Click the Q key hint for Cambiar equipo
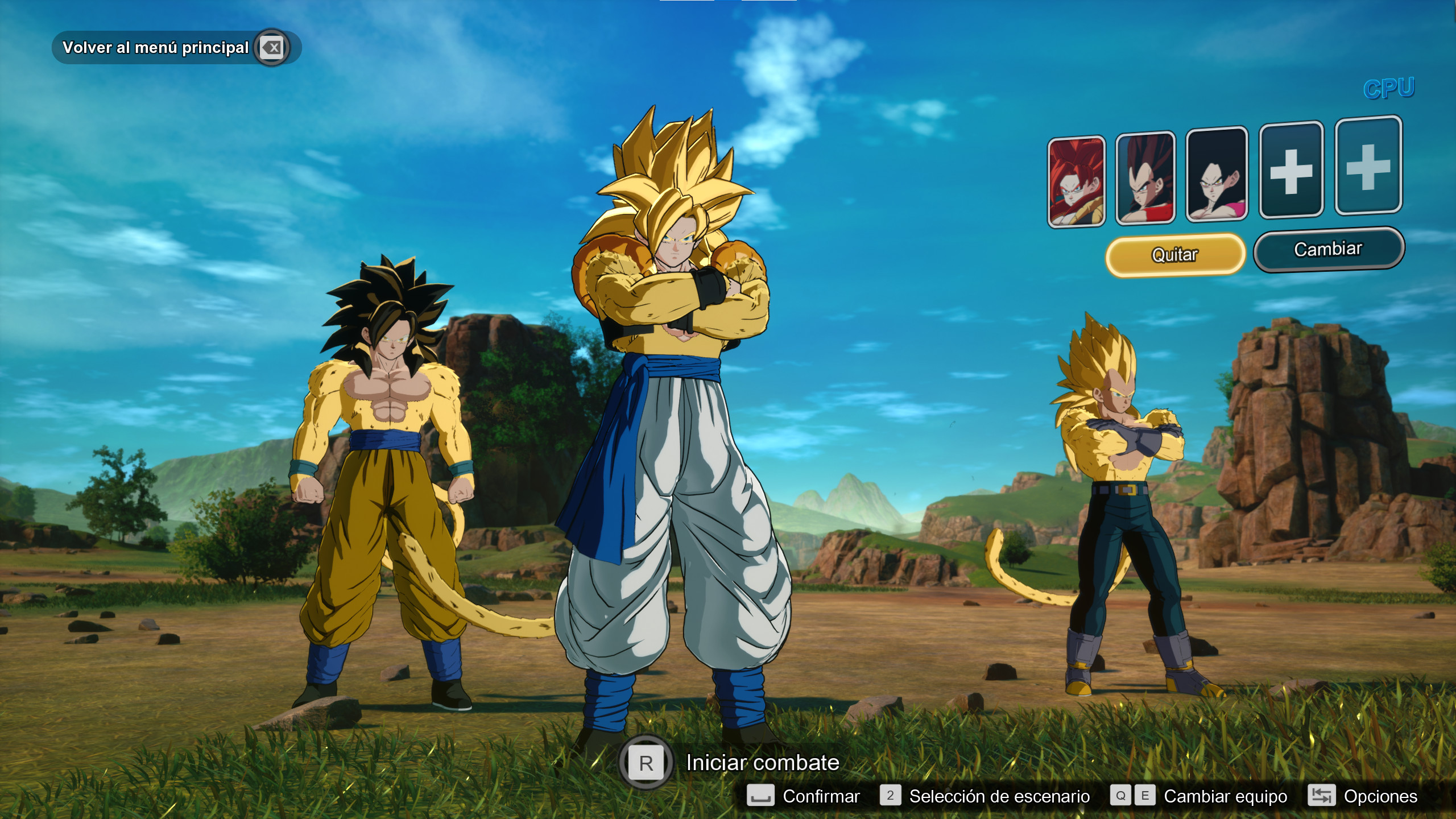 tap(1120, 796)
